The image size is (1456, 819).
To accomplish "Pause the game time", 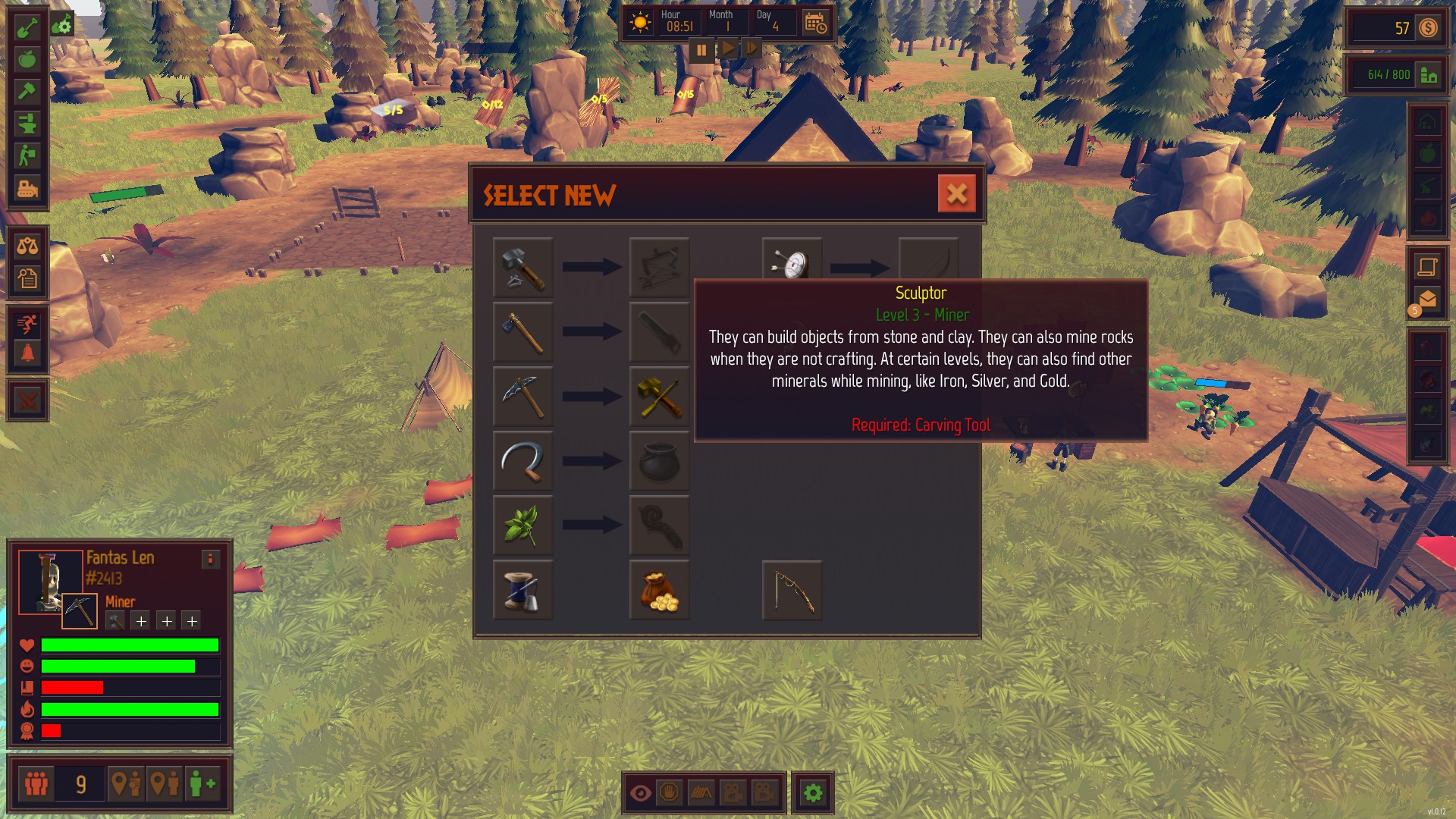I will (x=701, y=50).
